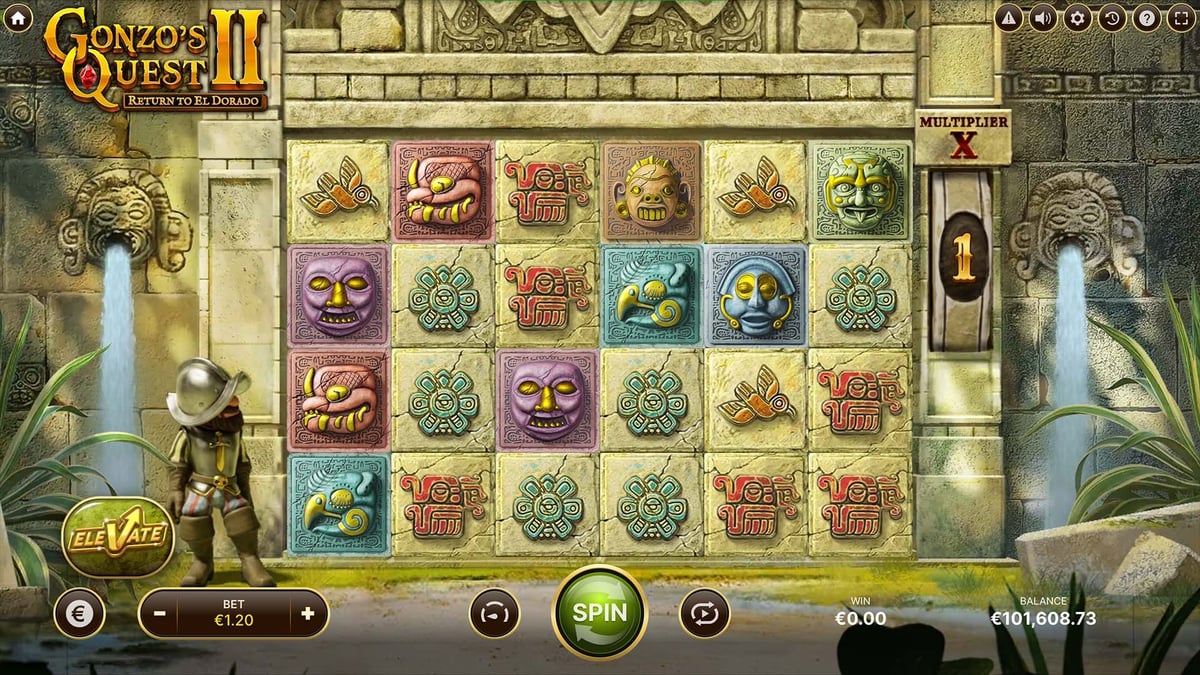
Task: Open the question mark help page
Action: click(1145, 18)
